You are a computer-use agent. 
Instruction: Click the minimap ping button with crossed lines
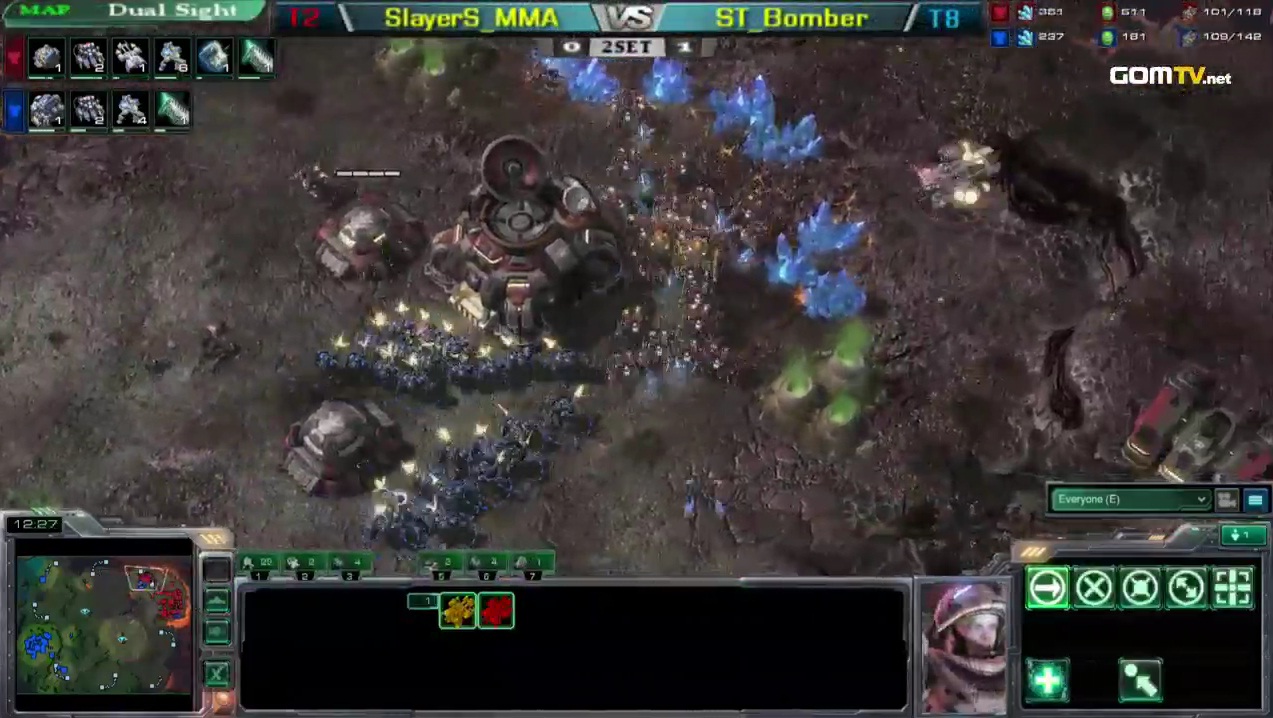point(217,674)
